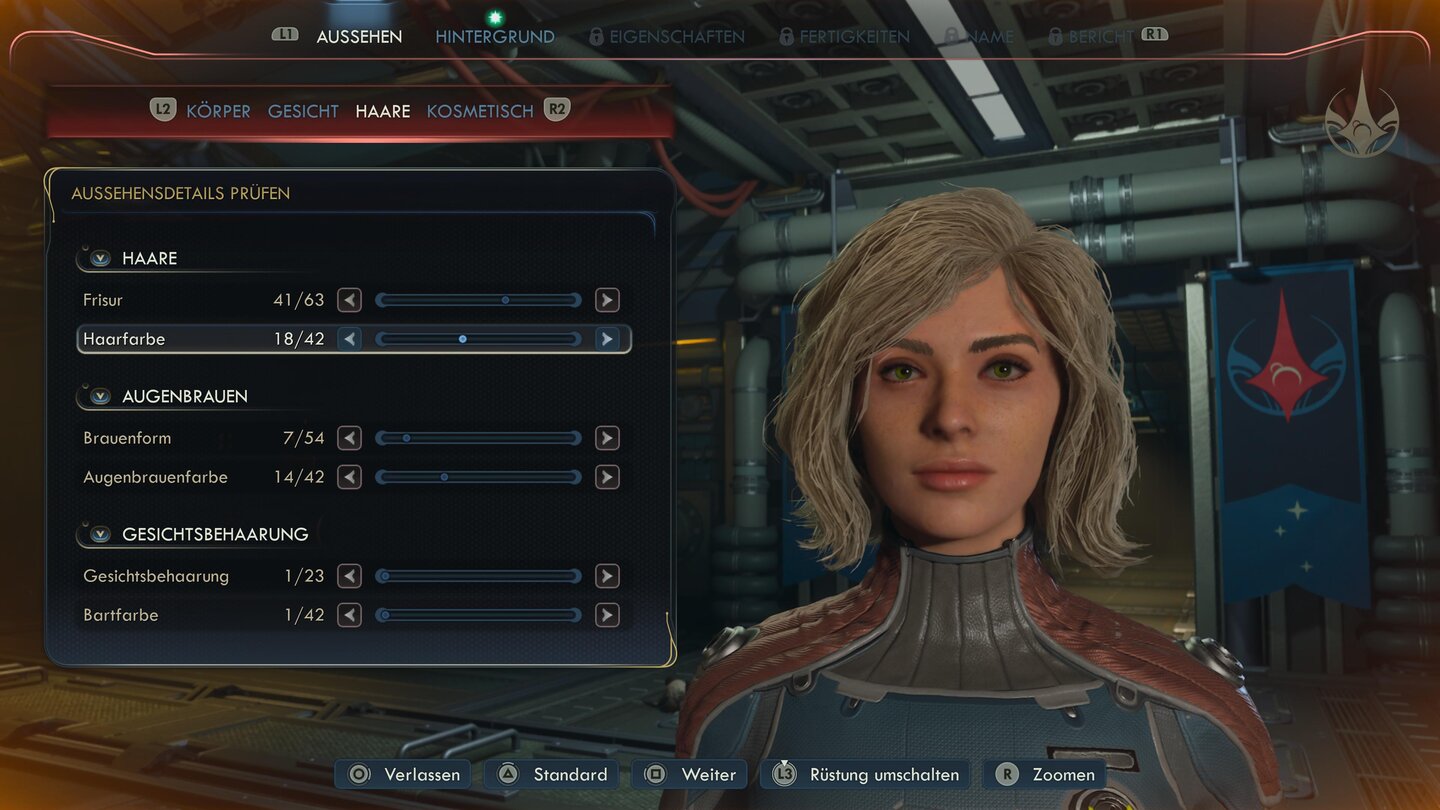Select the Gesicht sub-tab
Viewport: 1440px width, 810px height.
[x=303, y=111]
